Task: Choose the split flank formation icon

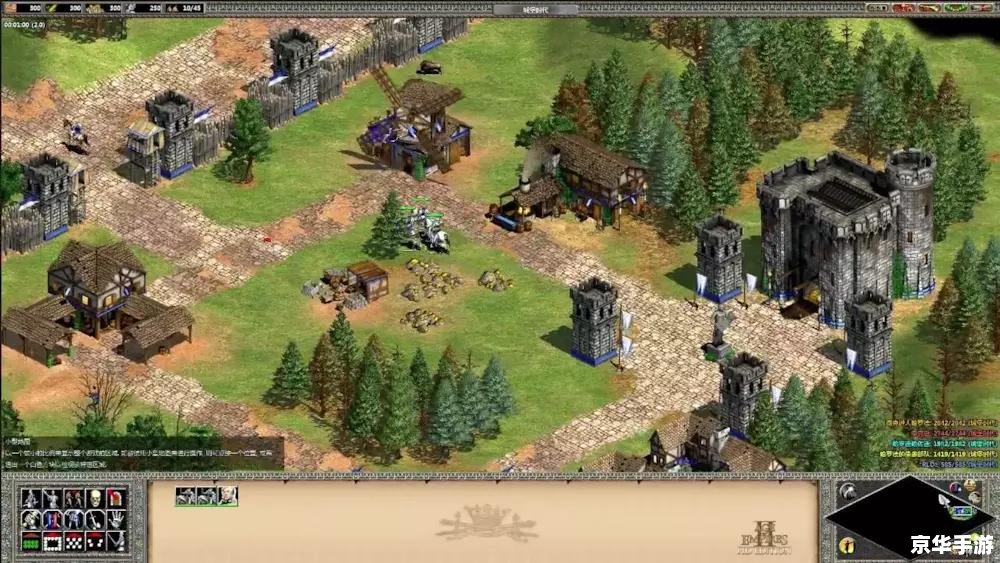Action: tap(95, 543)
